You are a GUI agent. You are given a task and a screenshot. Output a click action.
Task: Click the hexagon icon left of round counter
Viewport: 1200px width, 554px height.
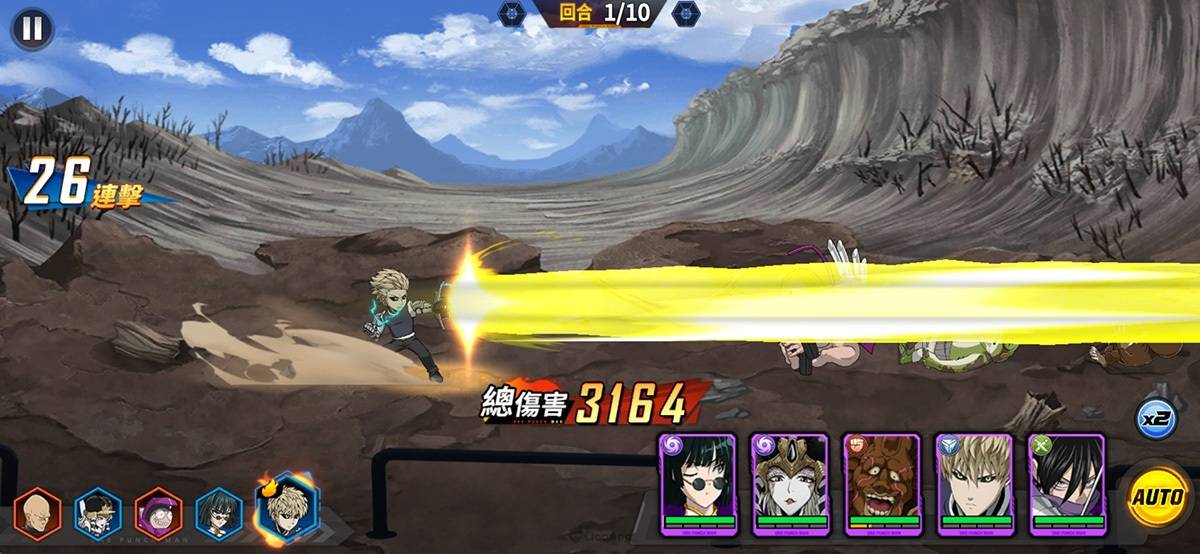511,14
